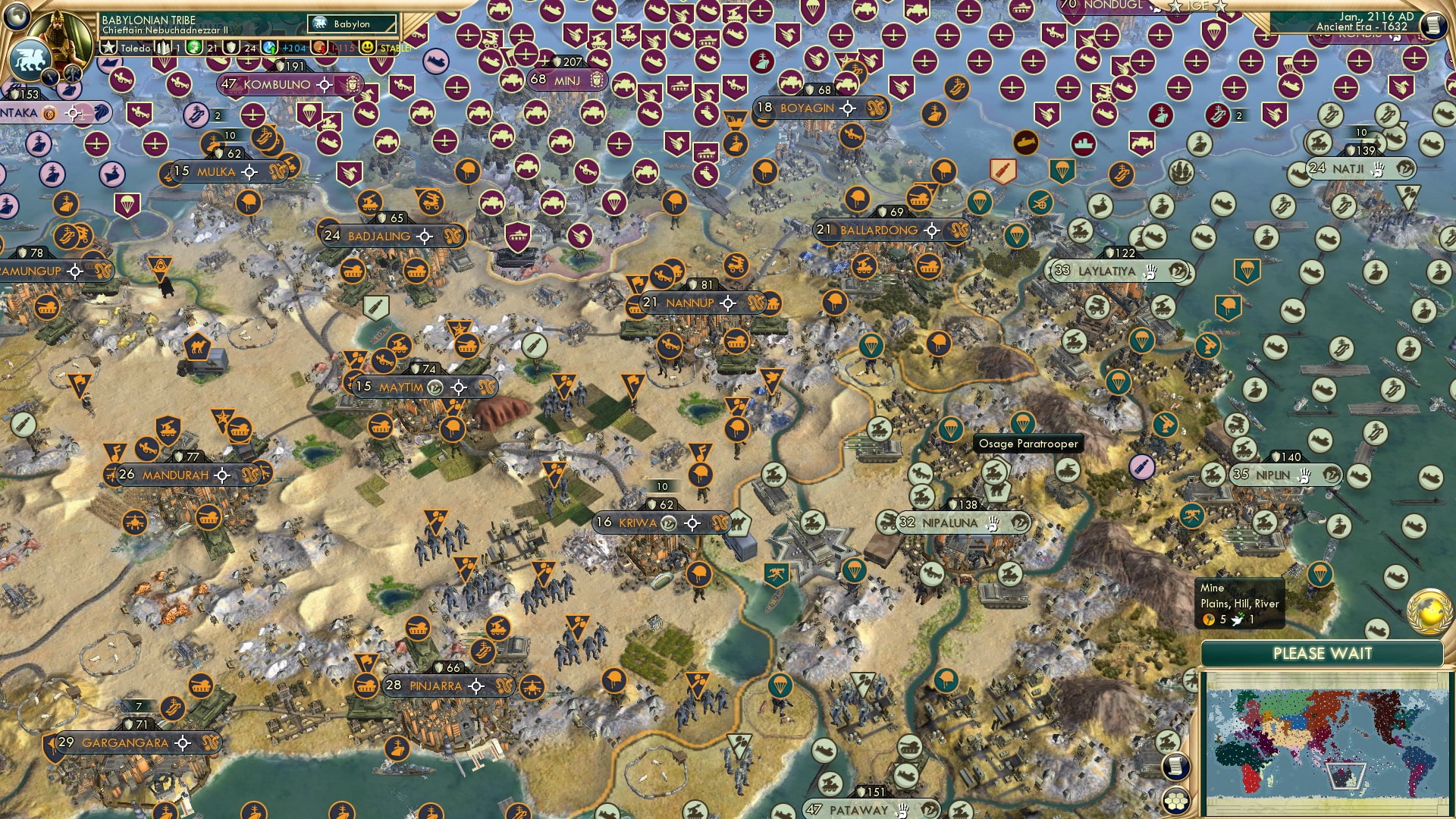Click the gold income coin icon showing +104
Image resolution: width=1456 pixels, height=819 pixels.
[269, 47]
